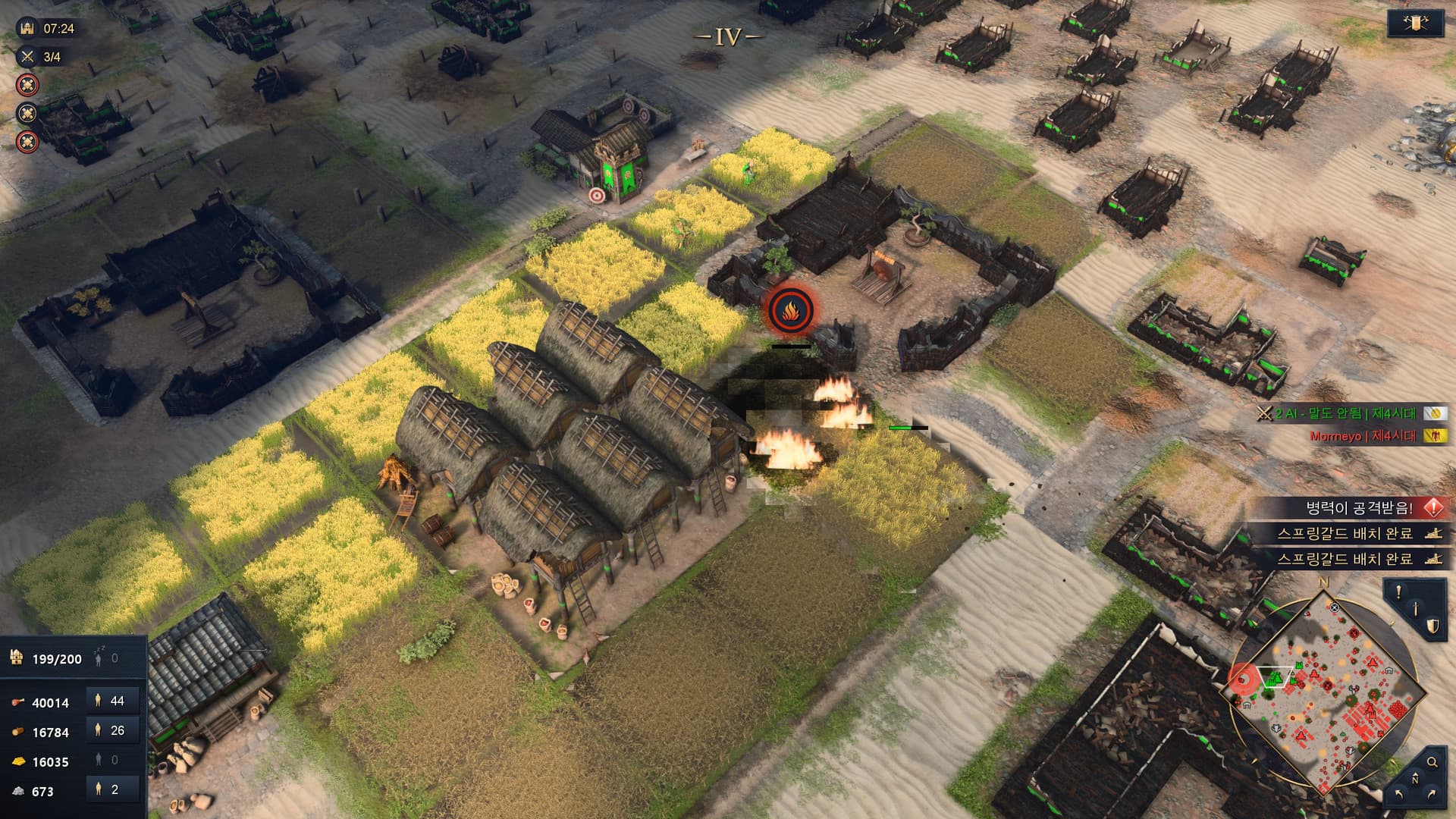Activate the exclamation ping button by the minimap
The height and width of the screenshot is (819, 1456).
click(1399, 592)
